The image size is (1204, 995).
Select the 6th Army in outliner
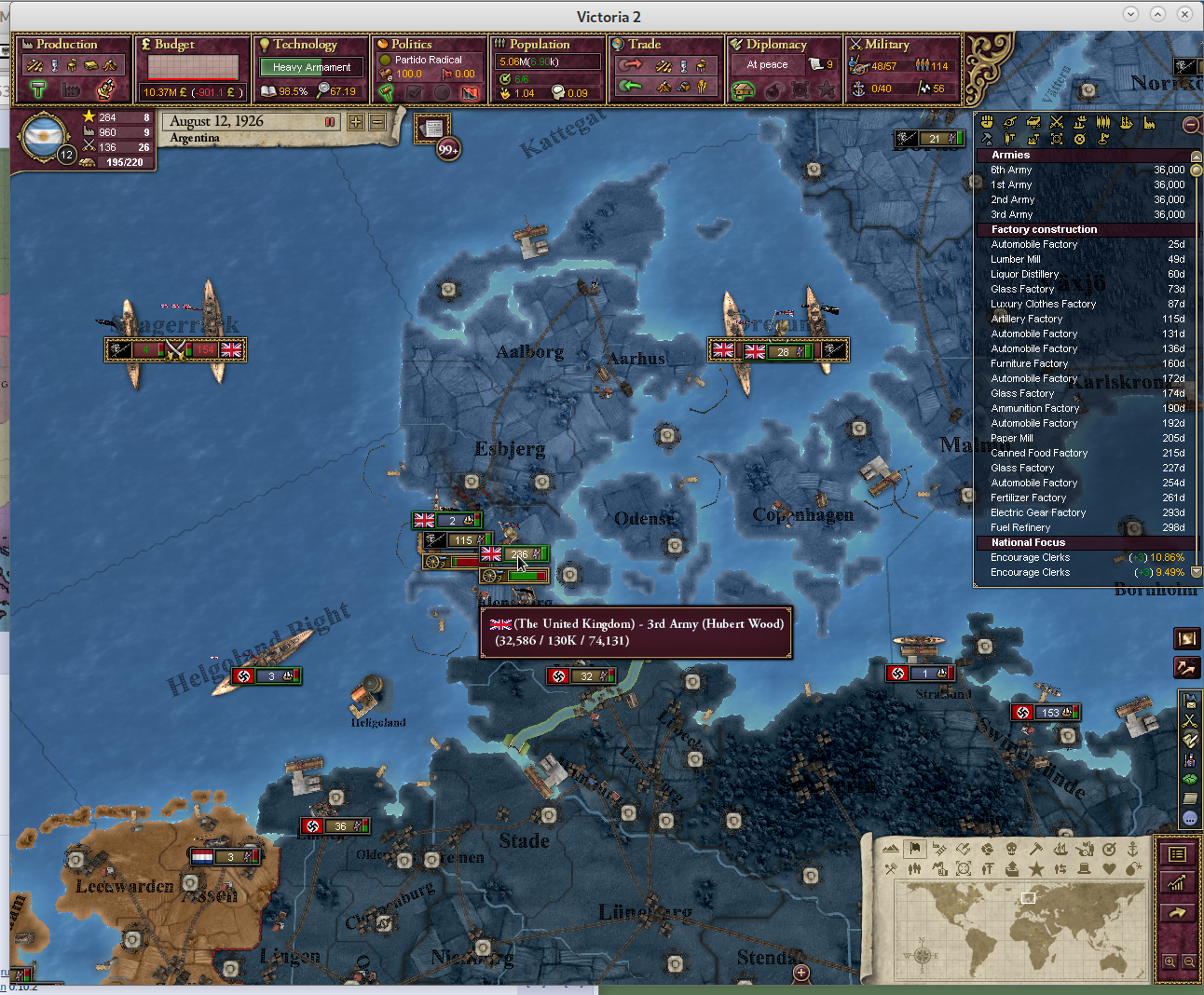(x=1012, y=170)
